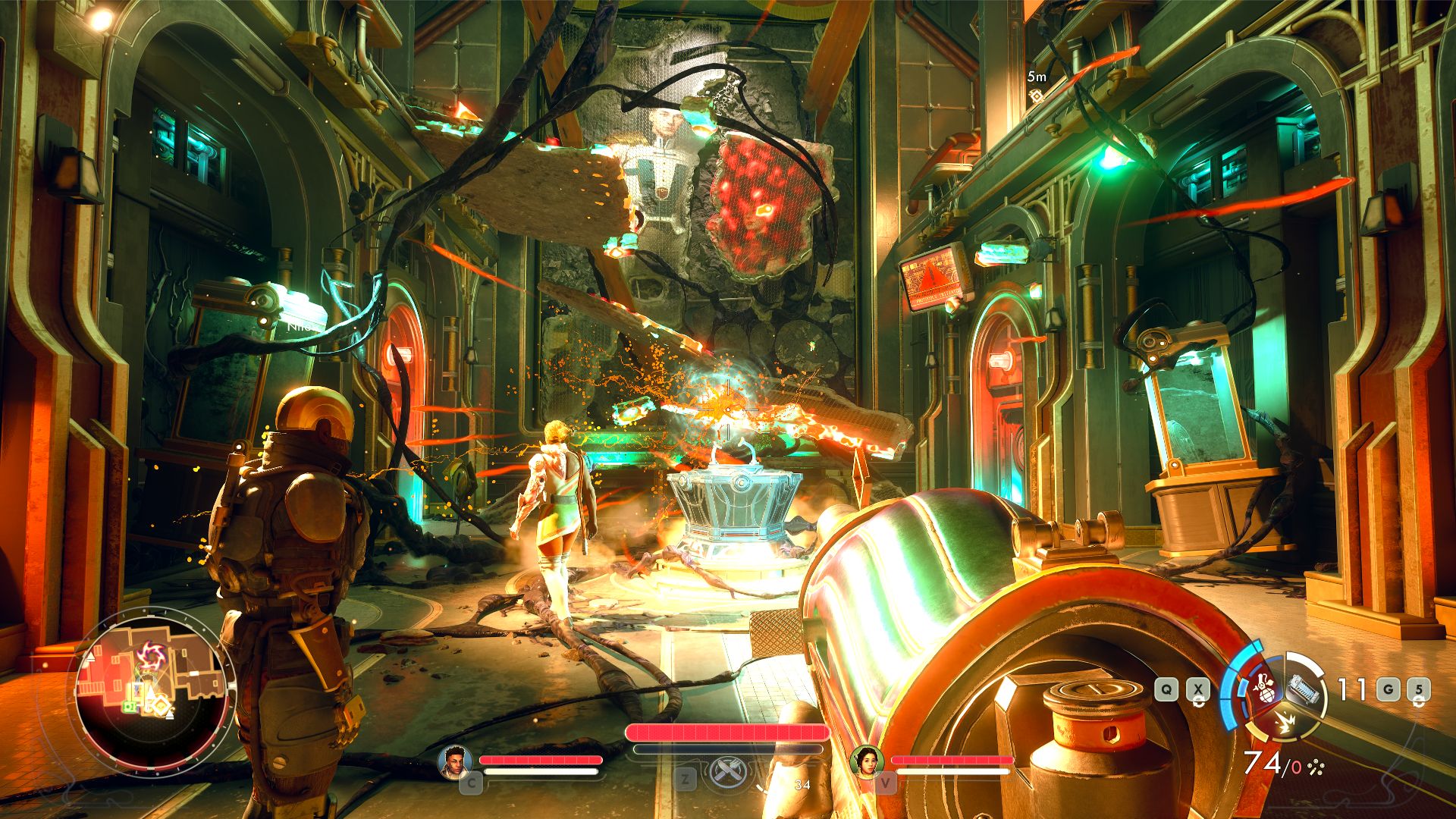
Task: Click the green square marker on the minimap
Action: (129, 707)
